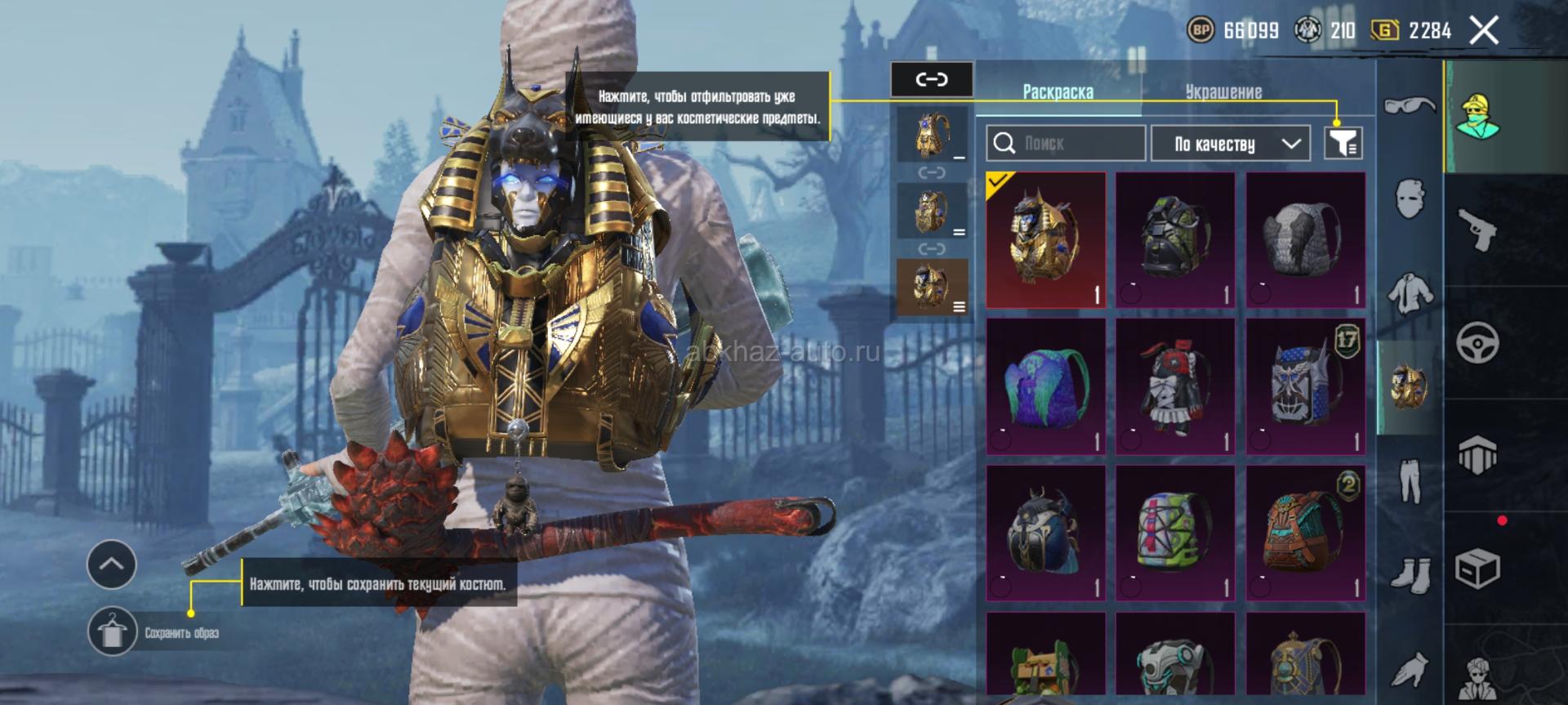The height and width of the screenshot is (705, 1568).
Task: Expand the round up-arrow button
Action: click(x=112, y=564)
